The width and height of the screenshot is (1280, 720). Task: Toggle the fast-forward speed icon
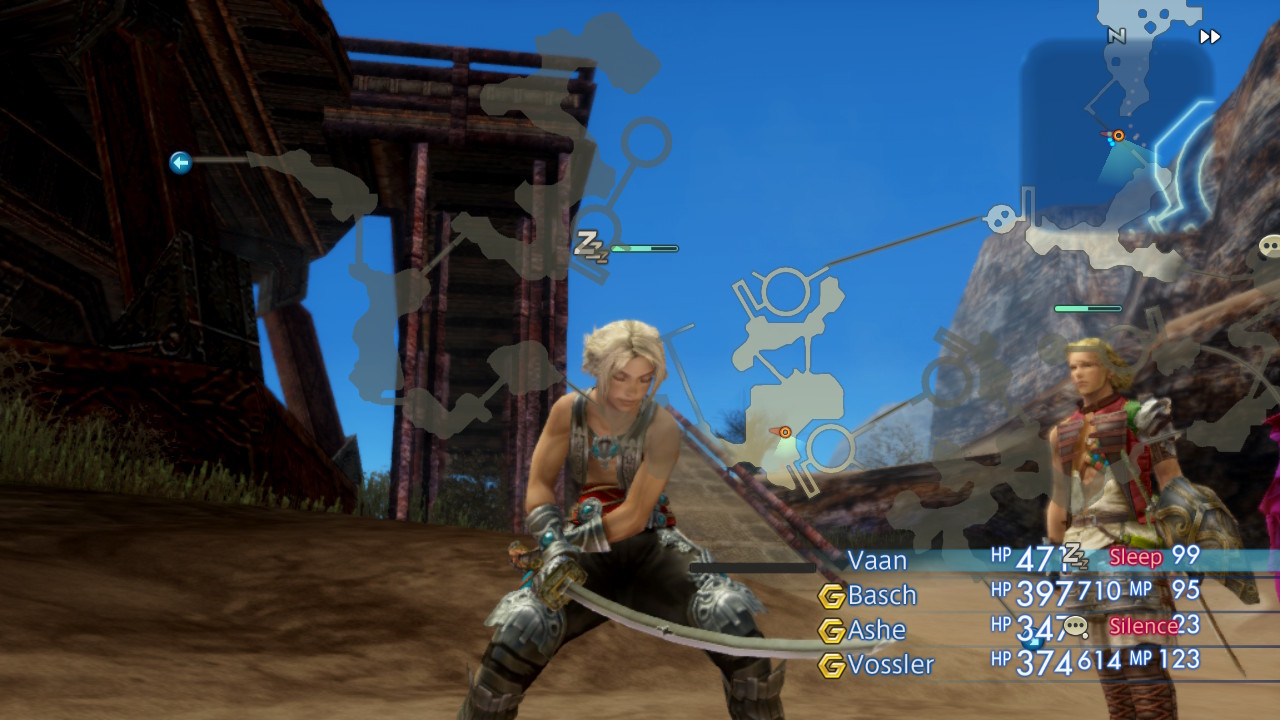click(1210, 37)
